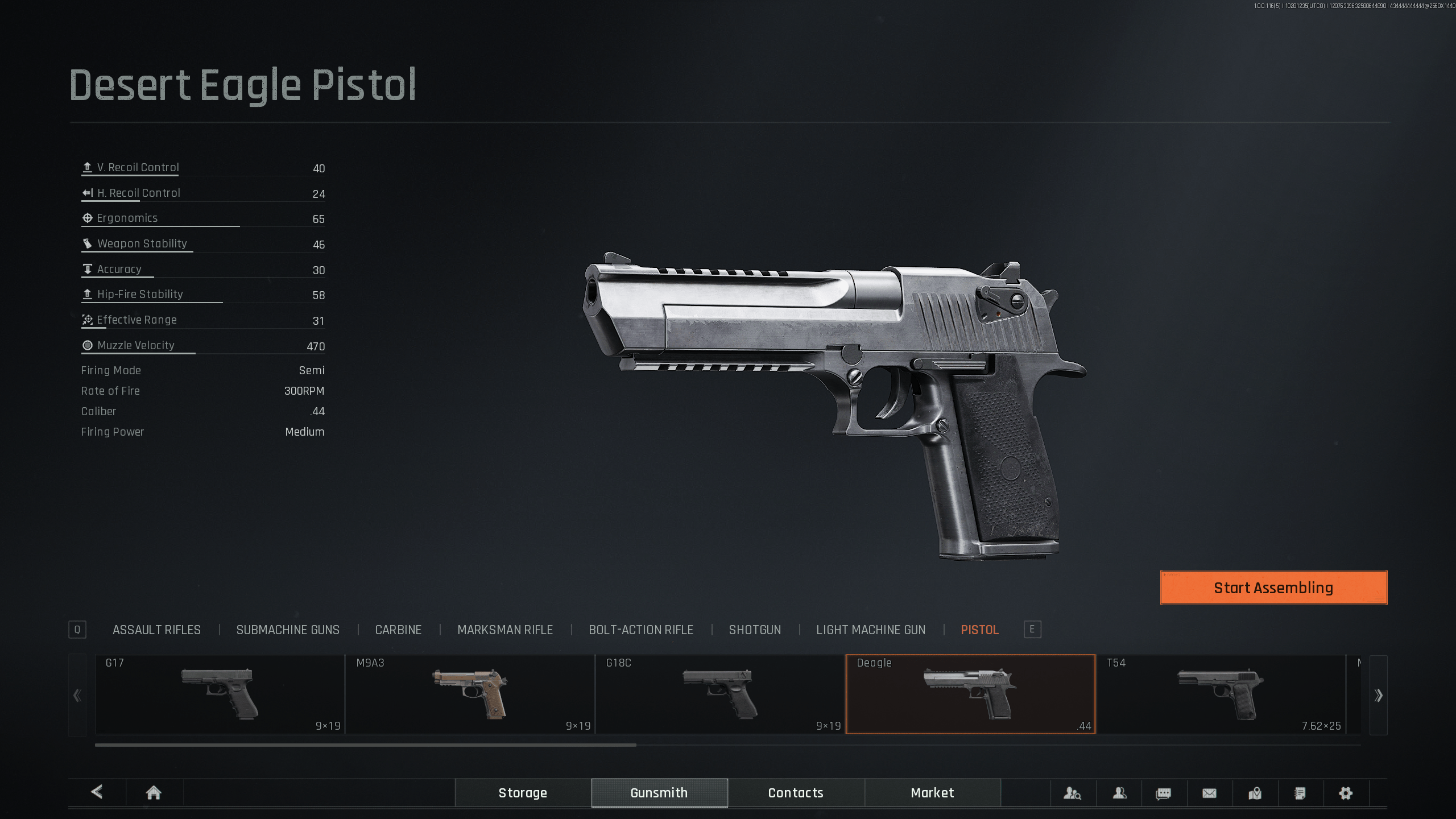Click the right arrow of weapon list

1378,695
